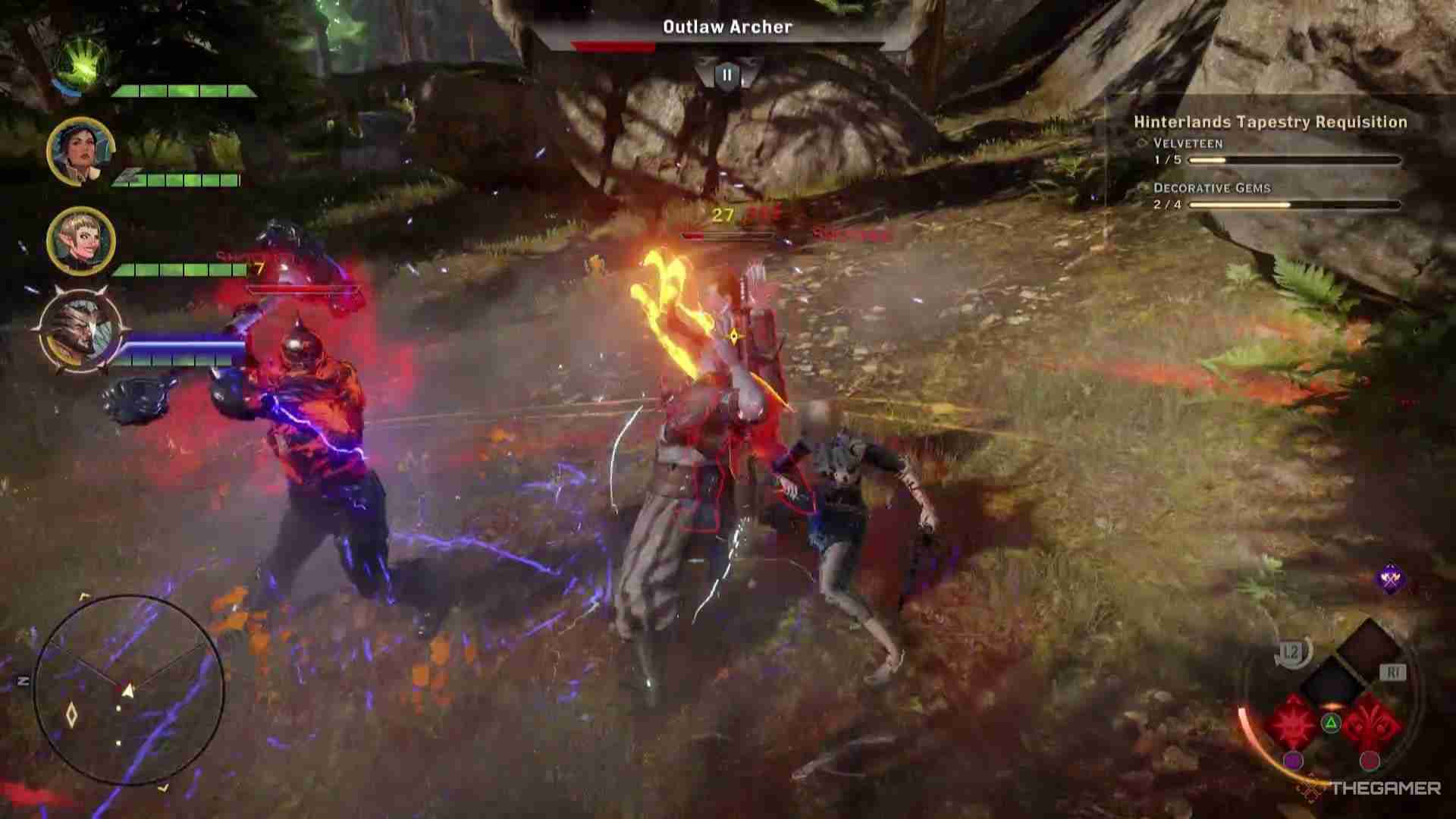This screenshot has height=819, width=1456.
Task: Open the Hinterlands Tapestry Requisition quest tracker
Action: (x=1270, y=122)
